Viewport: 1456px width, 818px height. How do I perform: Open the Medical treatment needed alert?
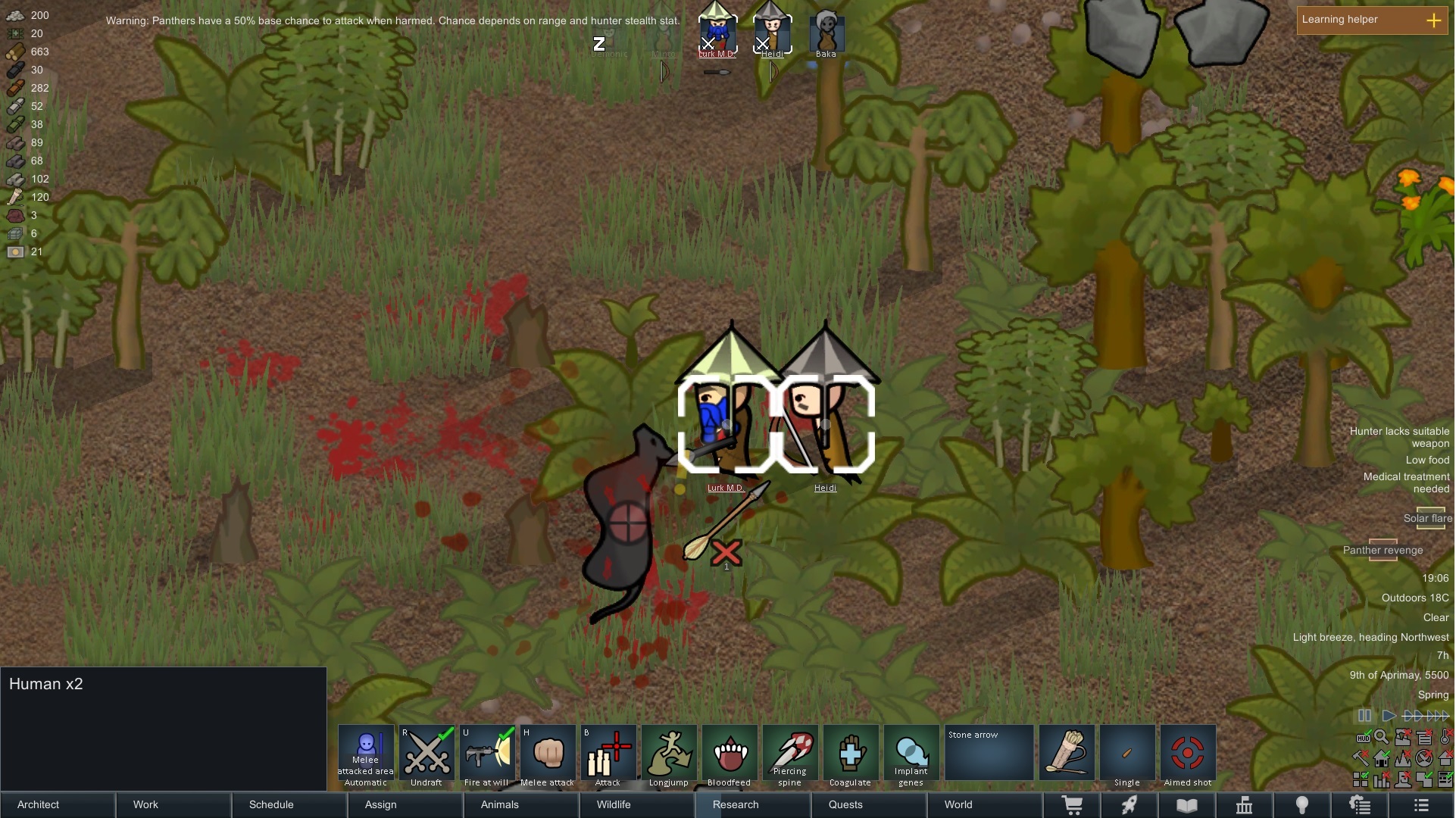[1406, 482]
